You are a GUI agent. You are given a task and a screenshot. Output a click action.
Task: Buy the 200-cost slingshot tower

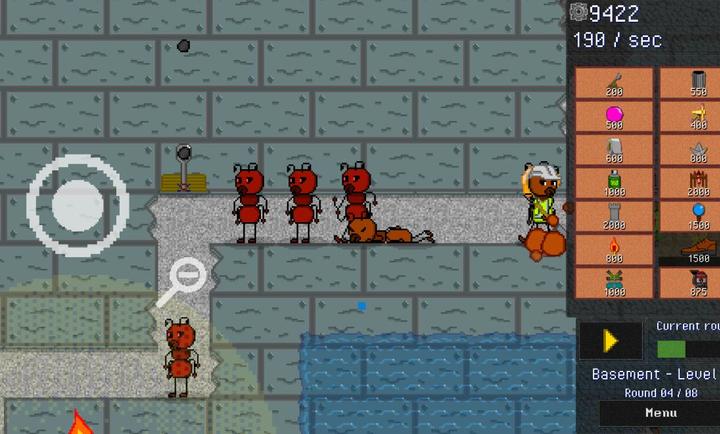[614, 83]
